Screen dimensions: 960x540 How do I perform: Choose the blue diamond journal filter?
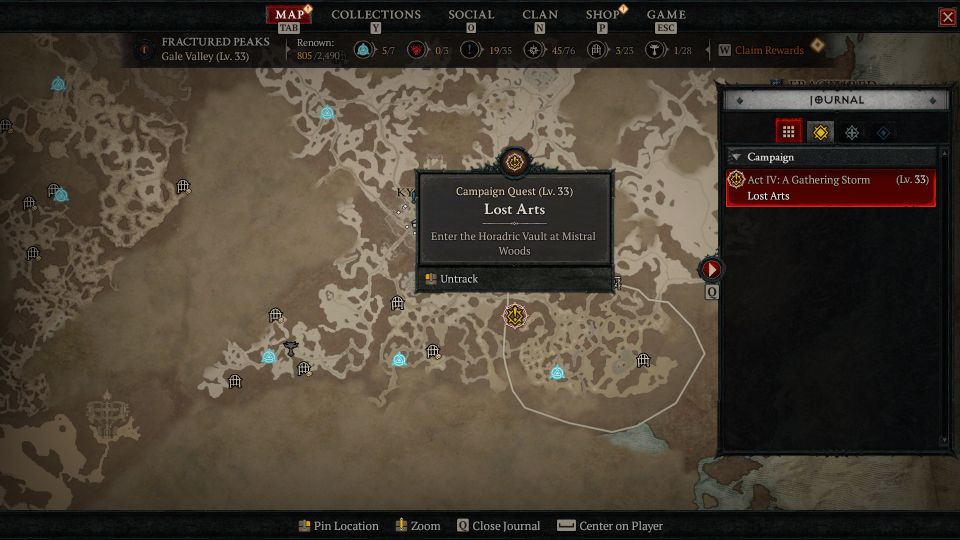click(x=883, y=131)
